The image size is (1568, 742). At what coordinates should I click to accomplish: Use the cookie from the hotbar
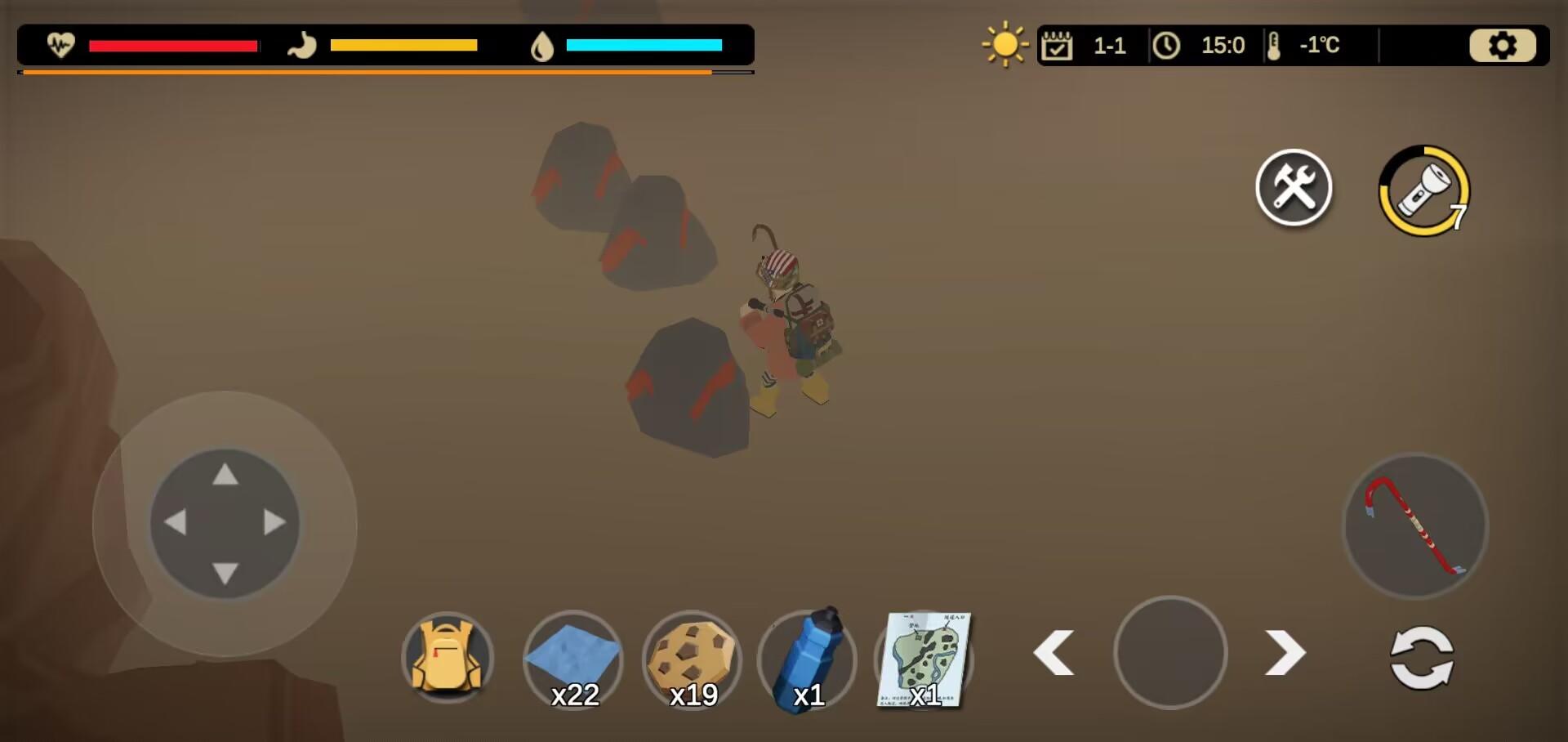point(692,659)
